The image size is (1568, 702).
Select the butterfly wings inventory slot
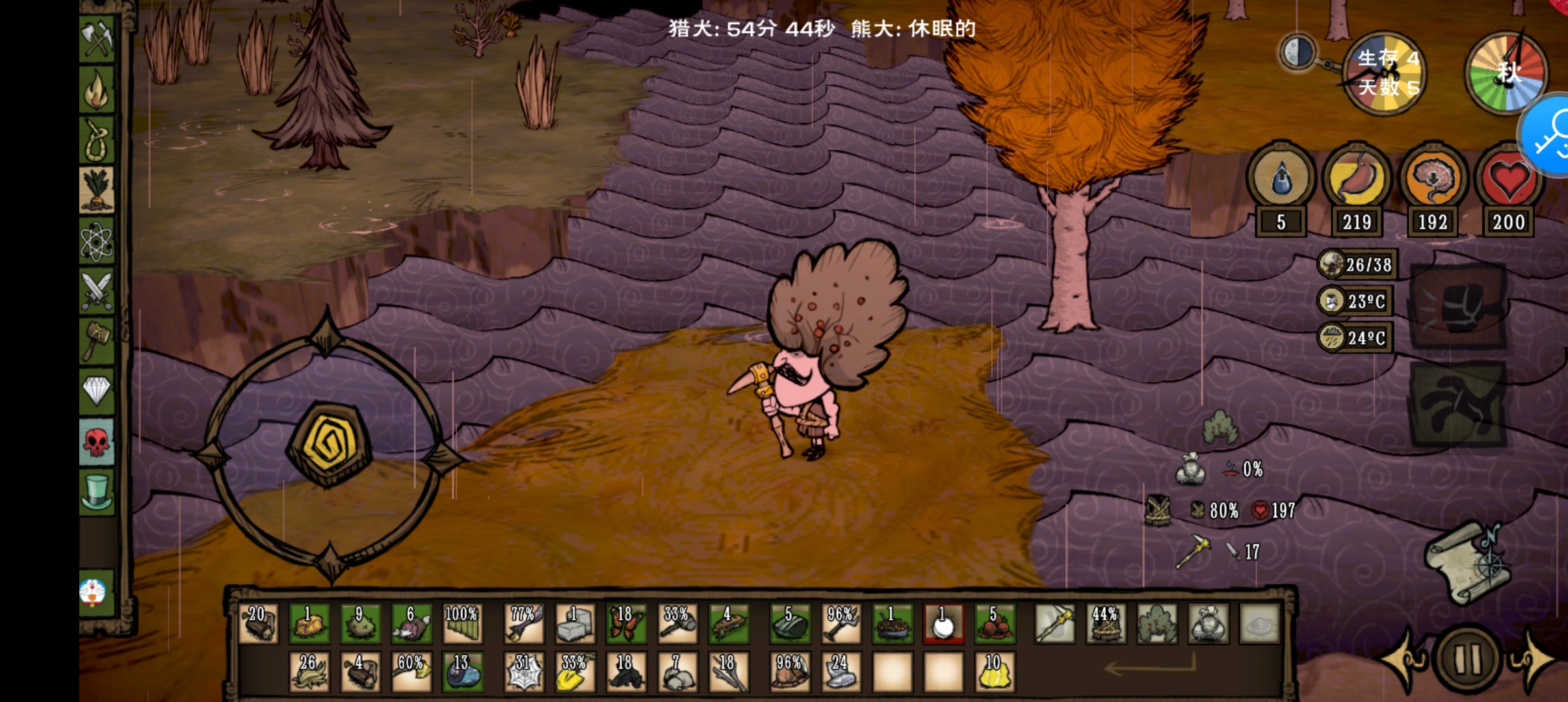(625, 623)
